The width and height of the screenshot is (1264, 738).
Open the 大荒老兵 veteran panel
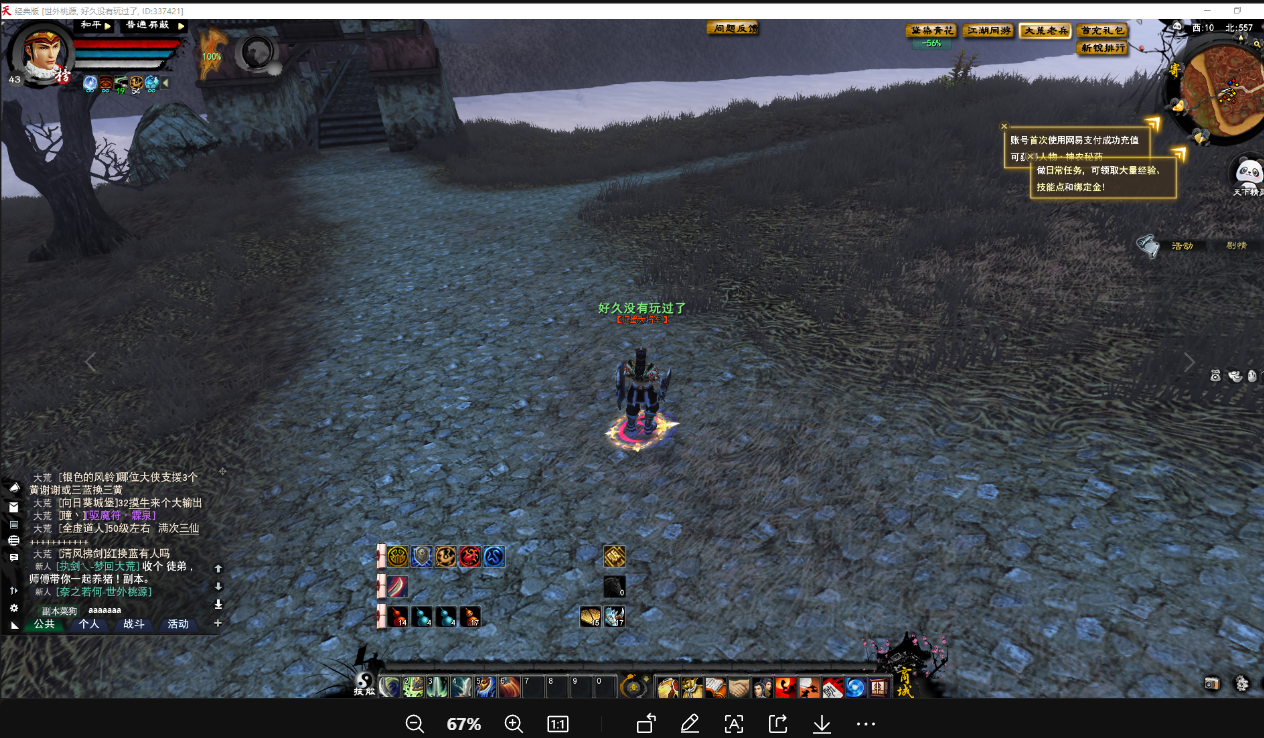tap(1045, 31)
